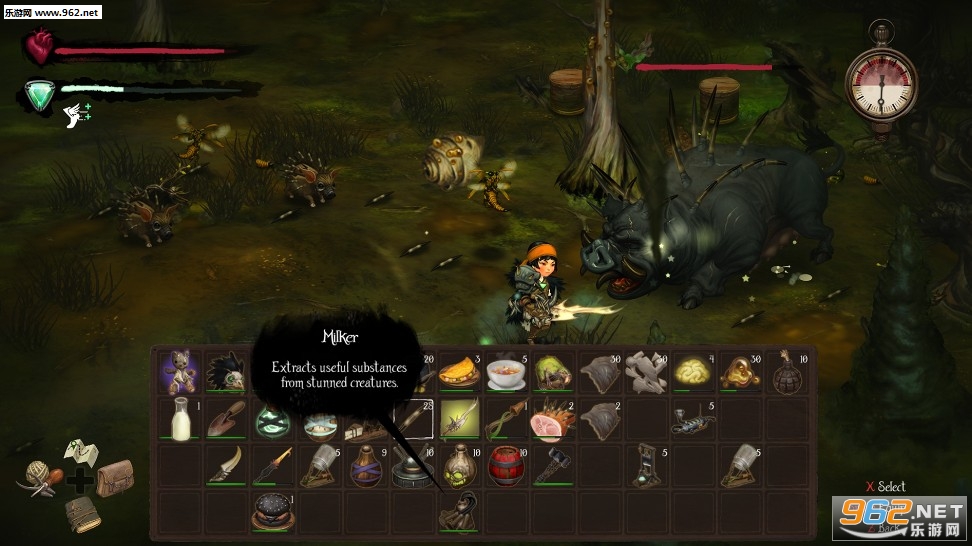
Task: Pick the grenade bomb item slot
Action: tap(787, 372)
